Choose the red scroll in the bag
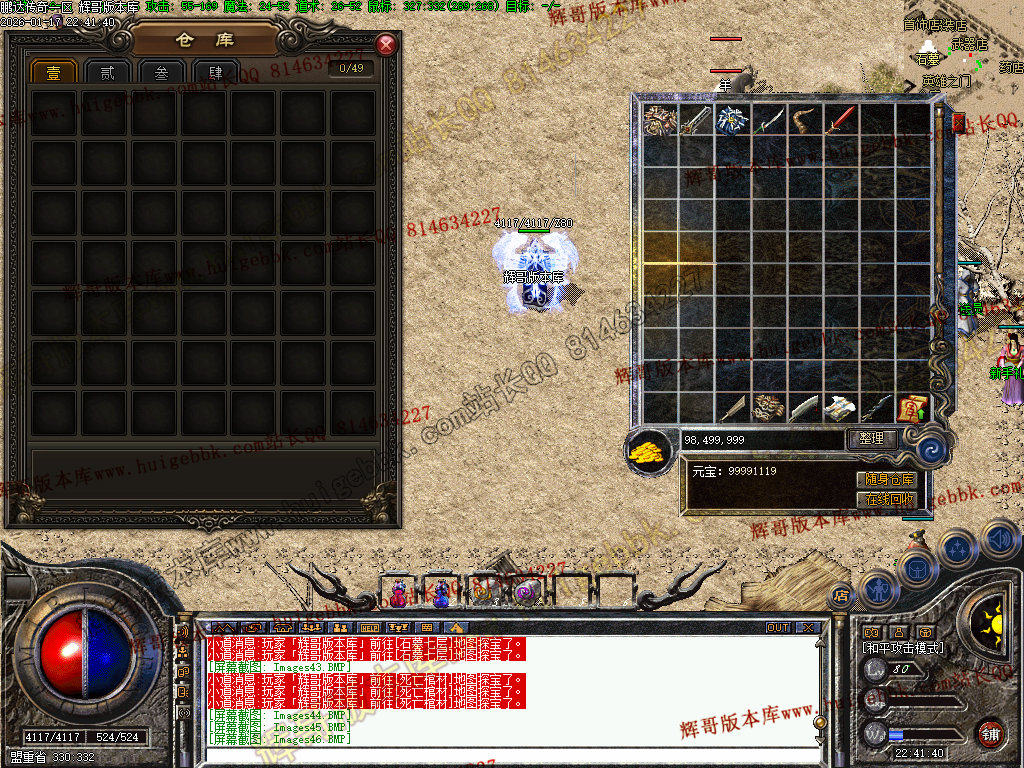This screenshot has width=1024, height=768. point(912,408)
